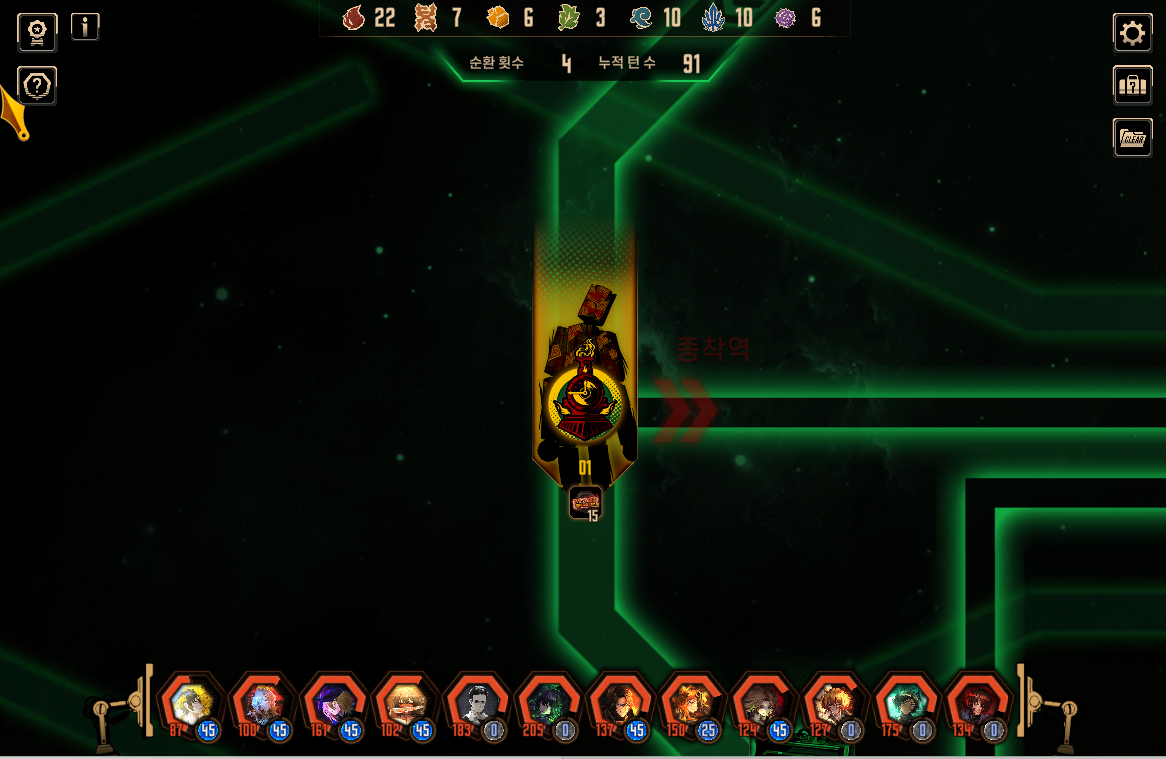This screenshot has height=759, width=1166.
Task: Select the sinner portrait with 175 HP
Action: (x=906, y=705)
